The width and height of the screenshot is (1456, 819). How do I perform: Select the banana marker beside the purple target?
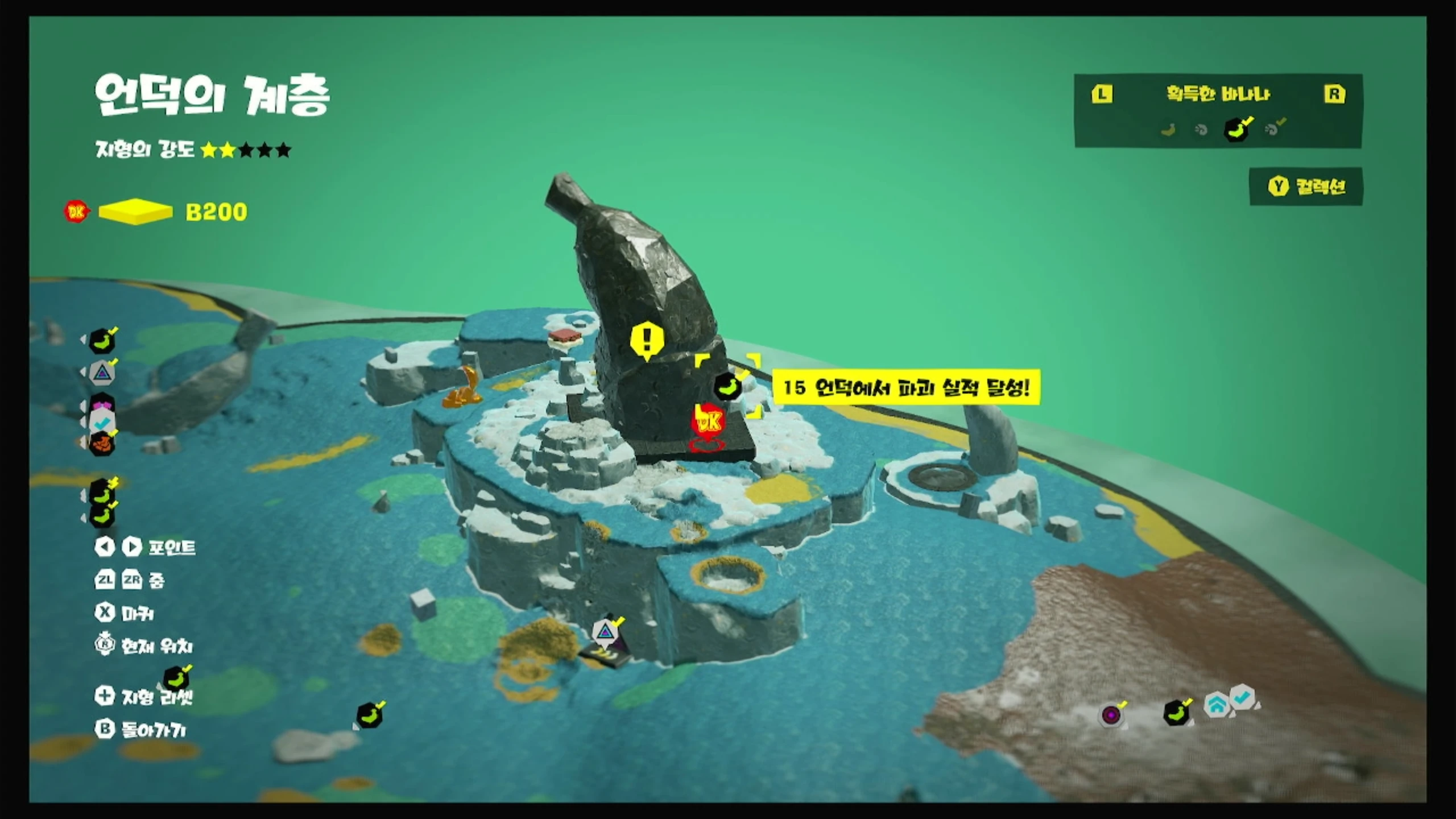(1177, 713)
